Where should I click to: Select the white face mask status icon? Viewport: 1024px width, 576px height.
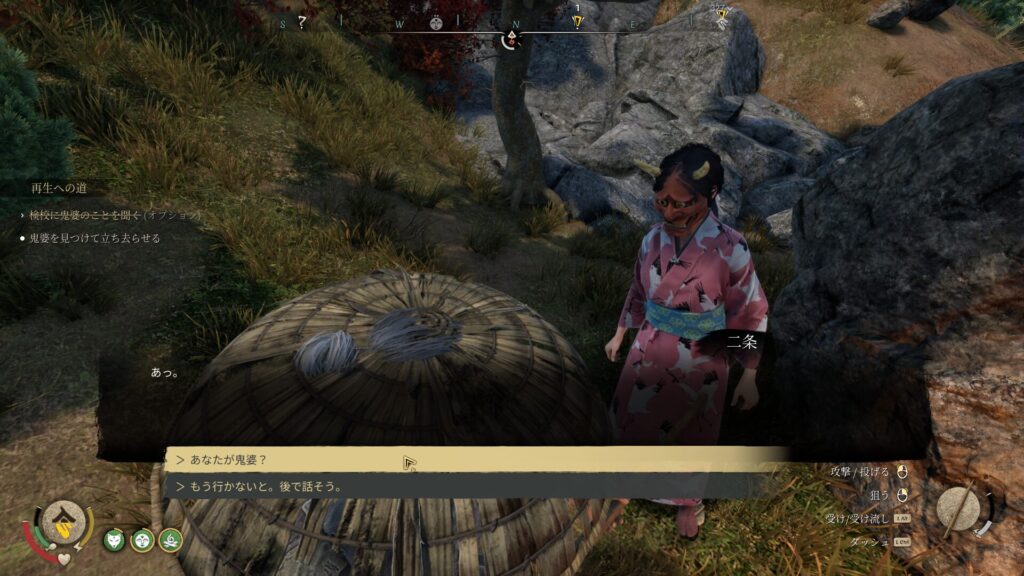pyautogui.click(x=143, y=540)
